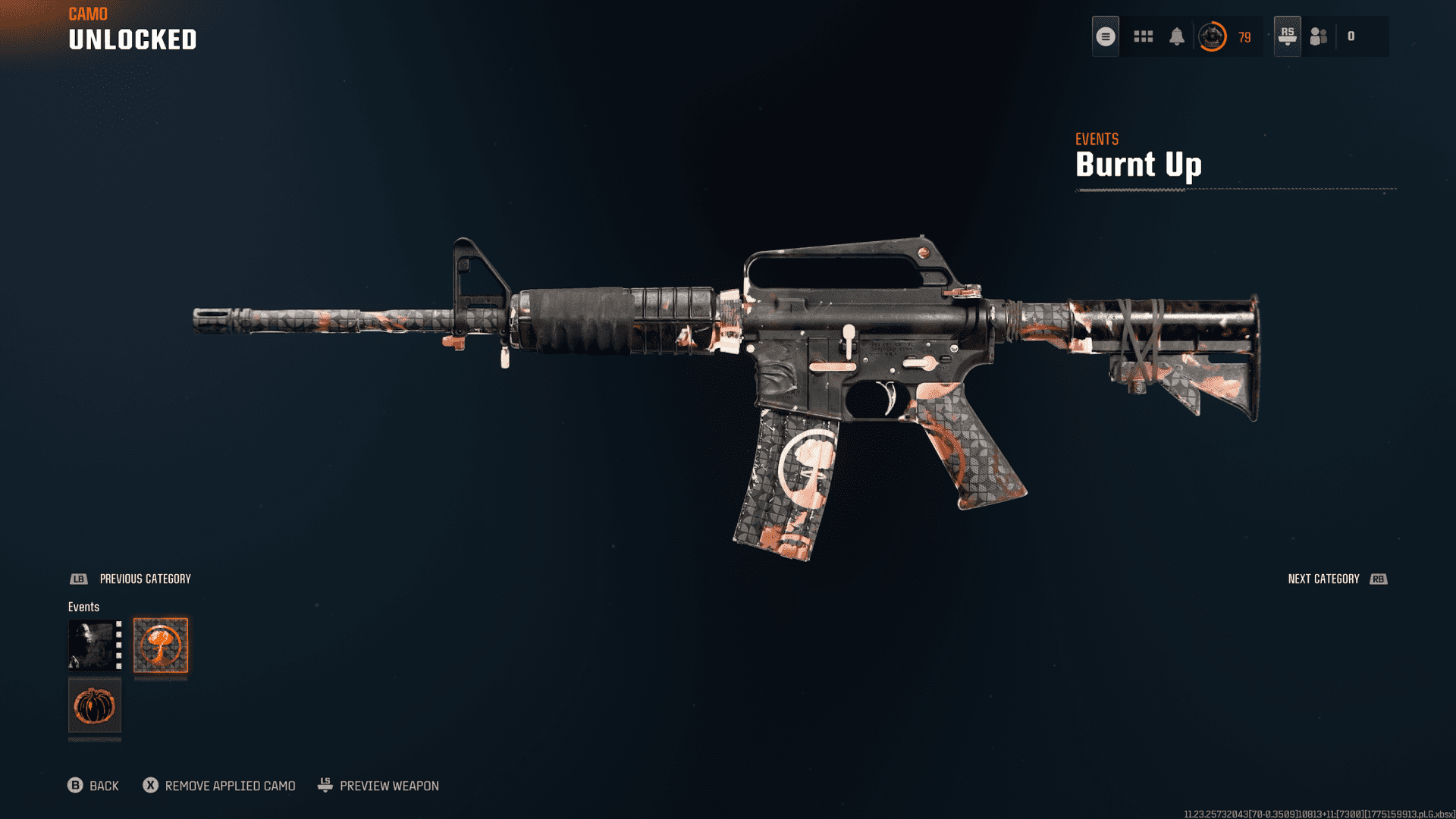Screen dimensions: 1456x819
Task: Choose the orange mushroom cloud camo
Action: [x=161, y=645]
